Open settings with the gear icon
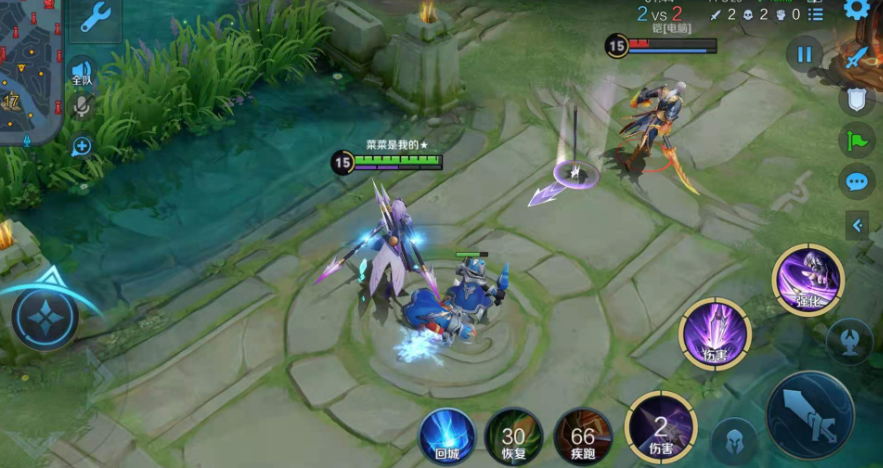 pyautogui.click(x=857, y=10)
